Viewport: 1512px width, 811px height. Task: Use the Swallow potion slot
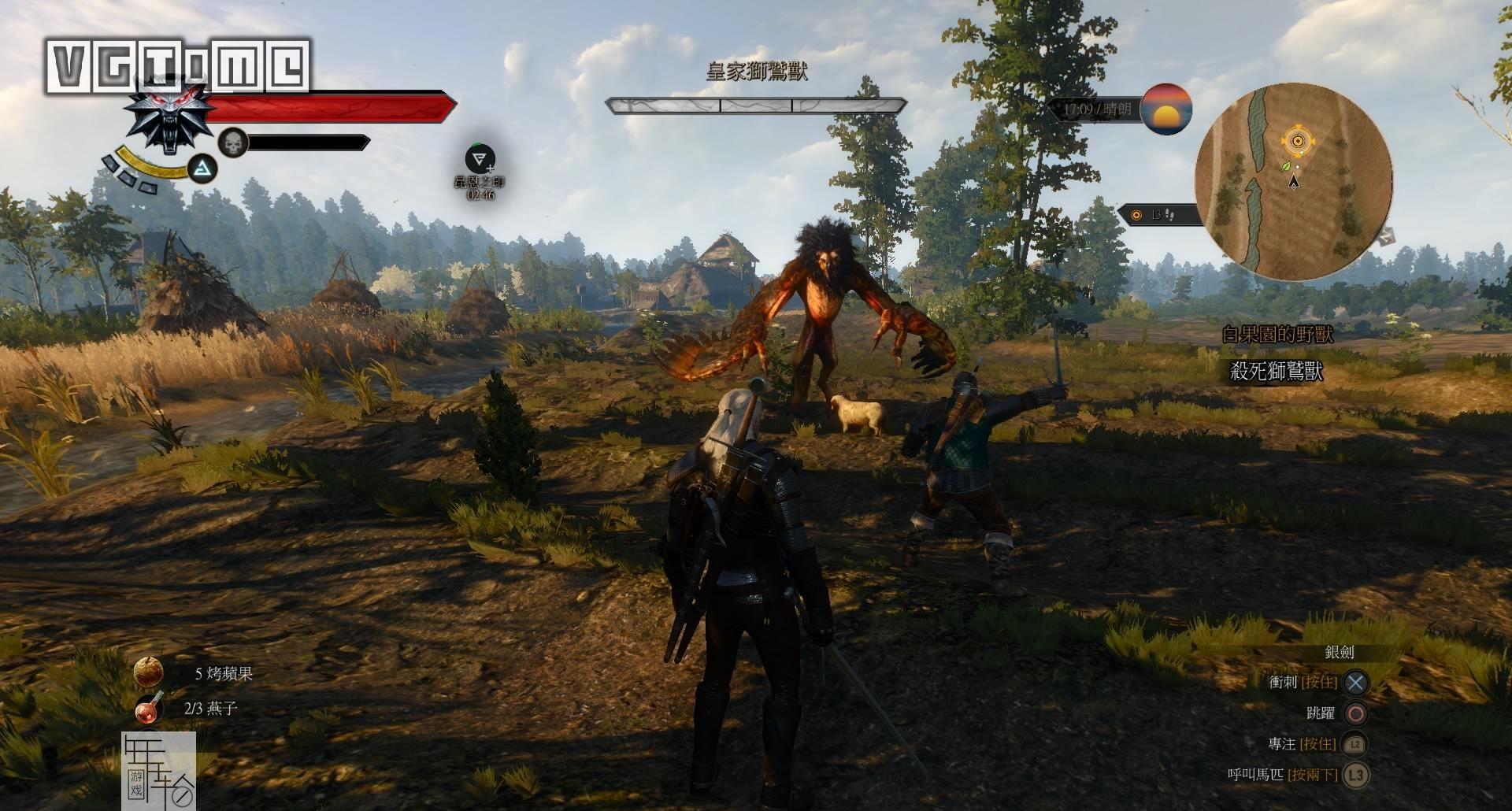(148, 708)
